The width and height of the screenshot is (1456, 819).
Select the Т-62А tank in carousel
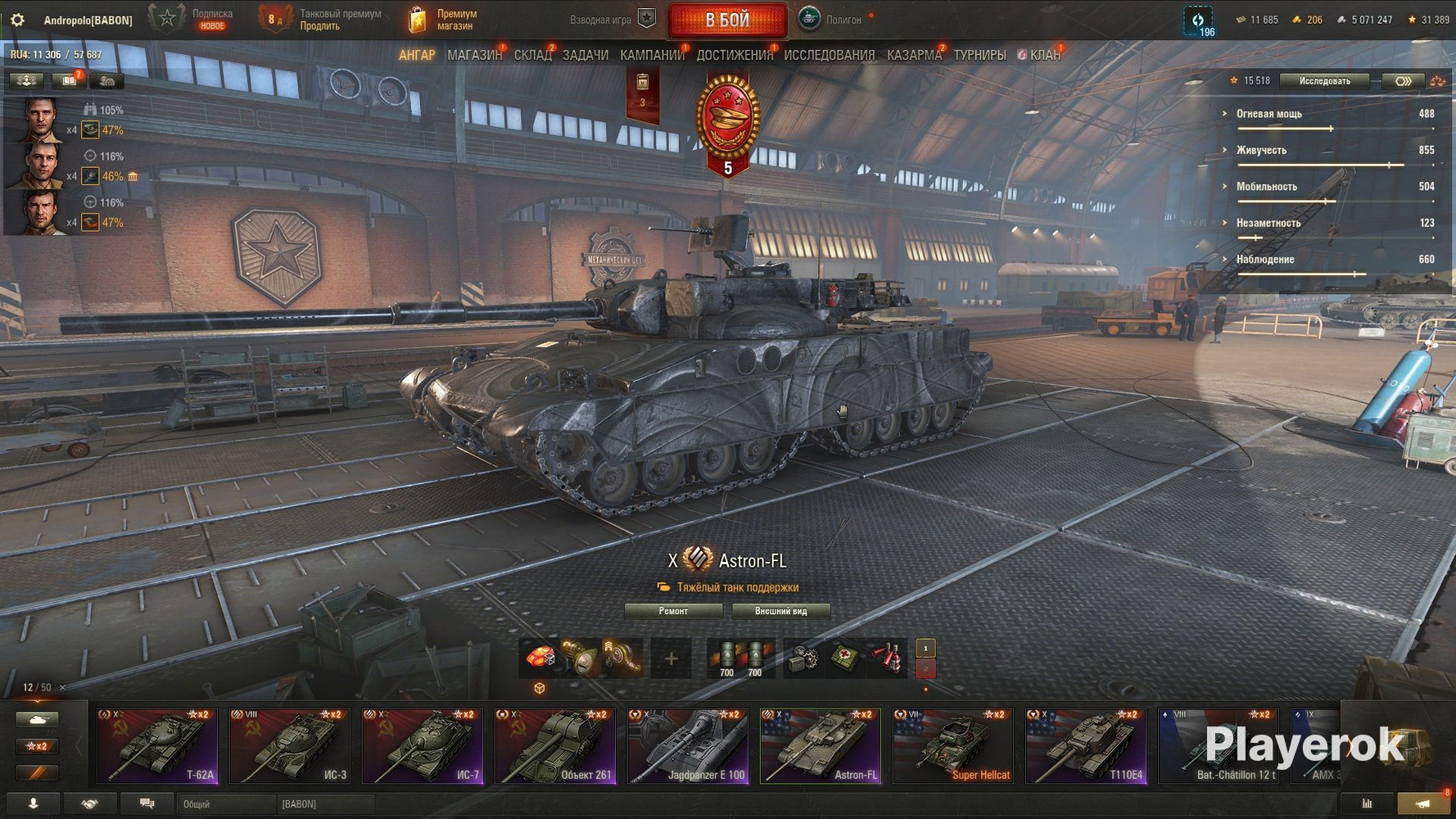[157, 746]
